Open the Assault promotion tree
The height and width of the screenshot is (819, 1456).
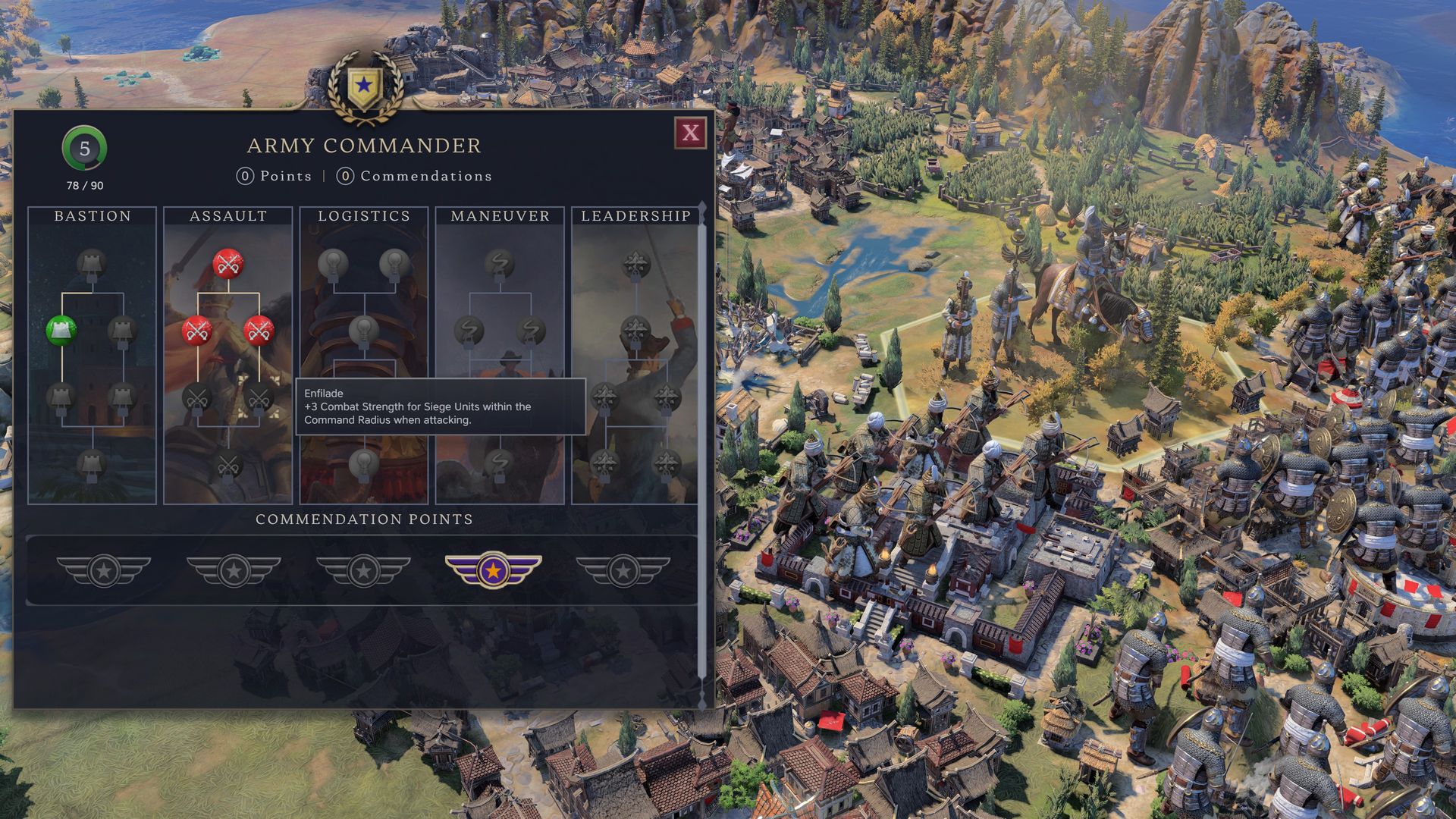point(227,216)
